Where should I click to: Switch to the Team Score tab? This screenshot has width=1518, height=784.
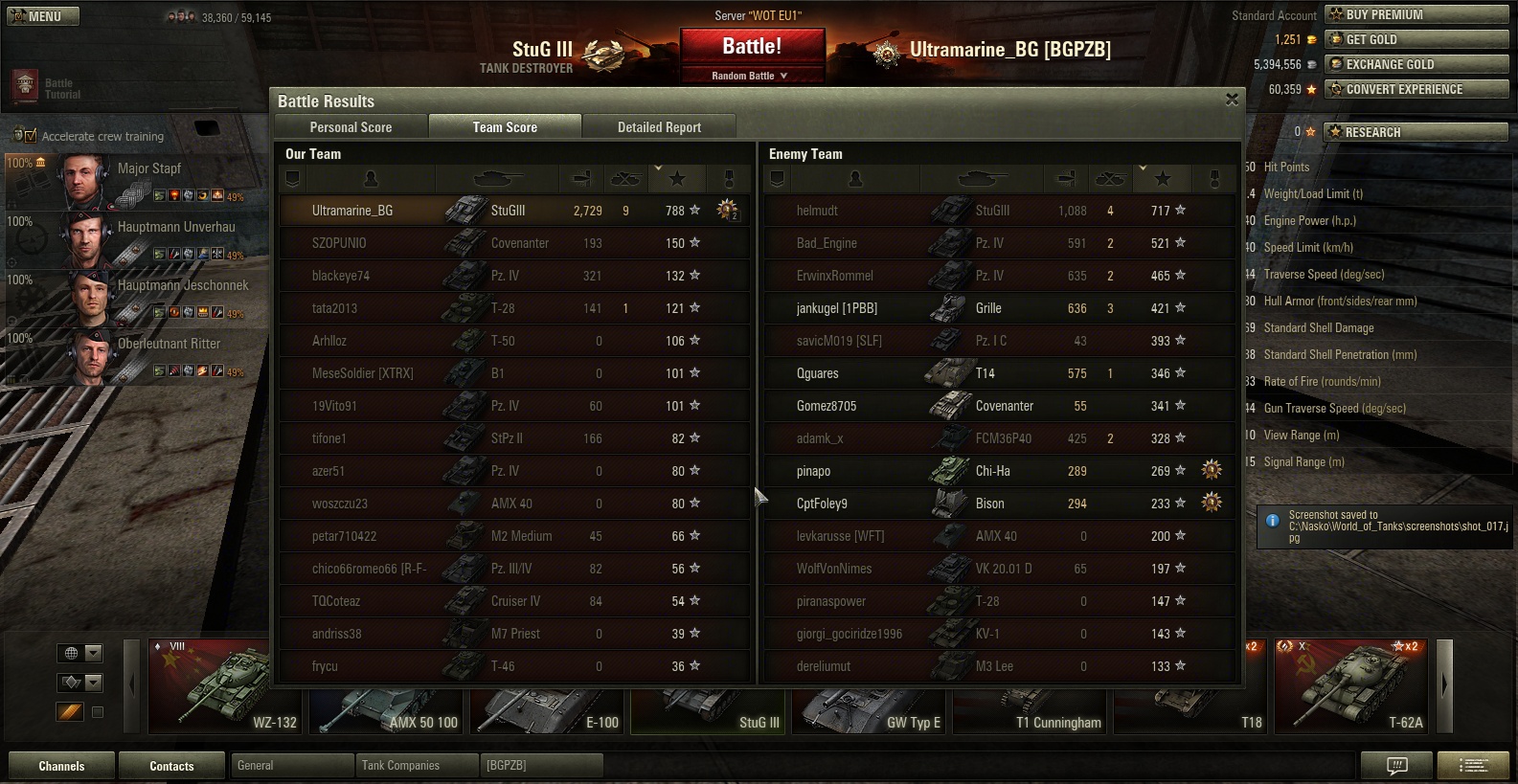tap(505, 127)
